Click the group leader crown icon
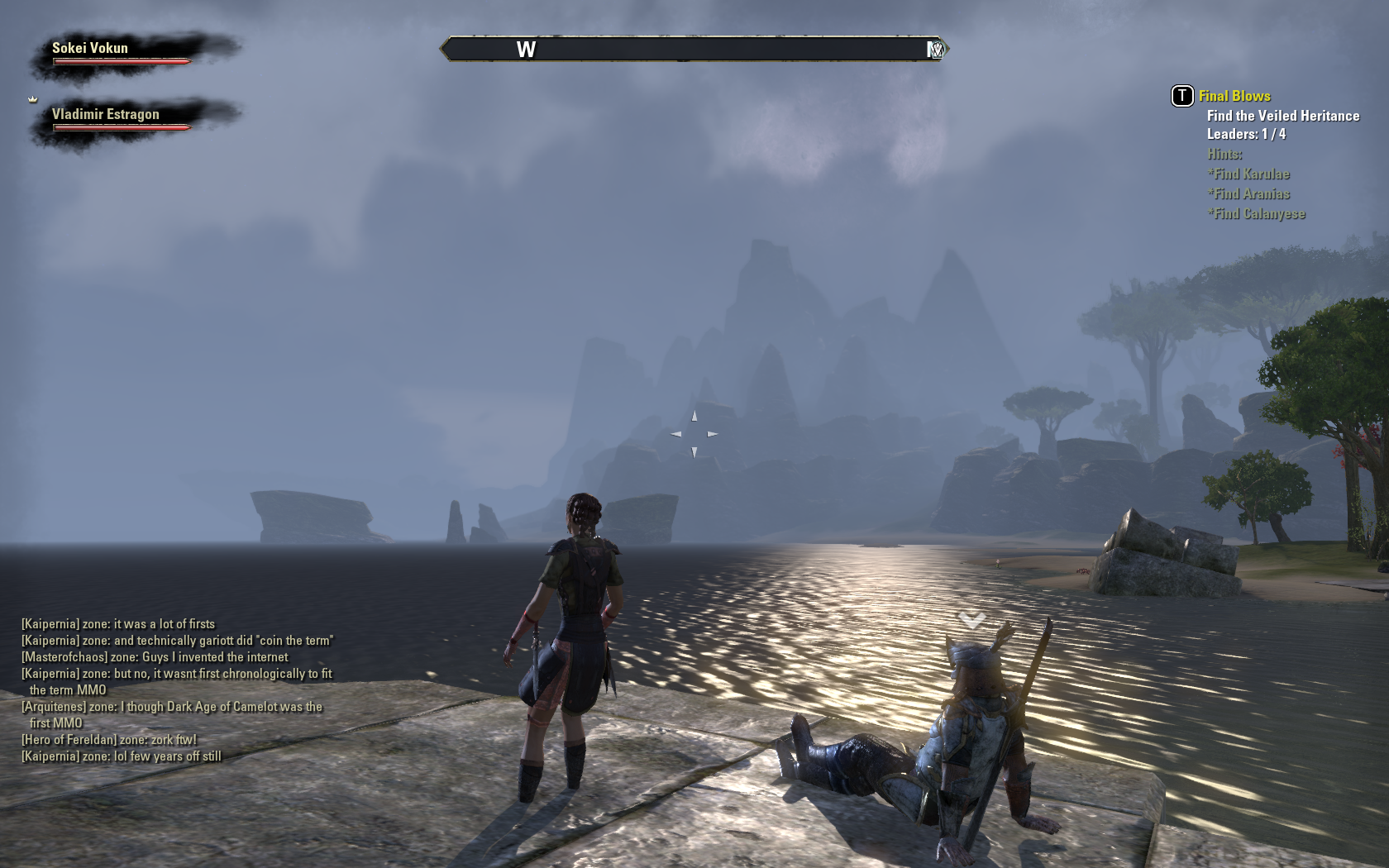The height and width of the screenshot is (868, 1389). click(33, 99)
